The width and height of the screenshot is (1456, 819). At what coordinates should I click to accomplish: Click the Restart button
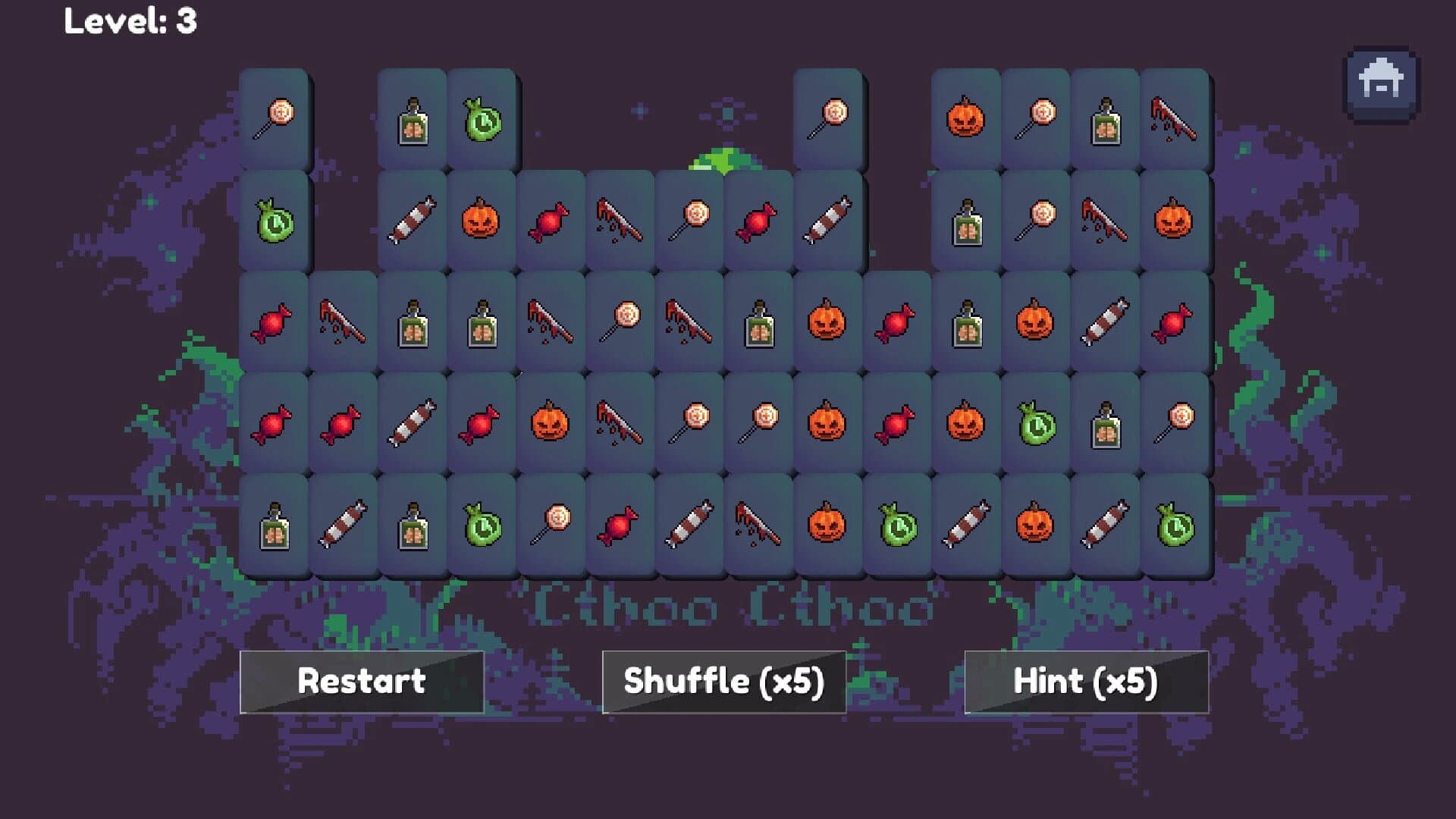(x=360, y=681)
